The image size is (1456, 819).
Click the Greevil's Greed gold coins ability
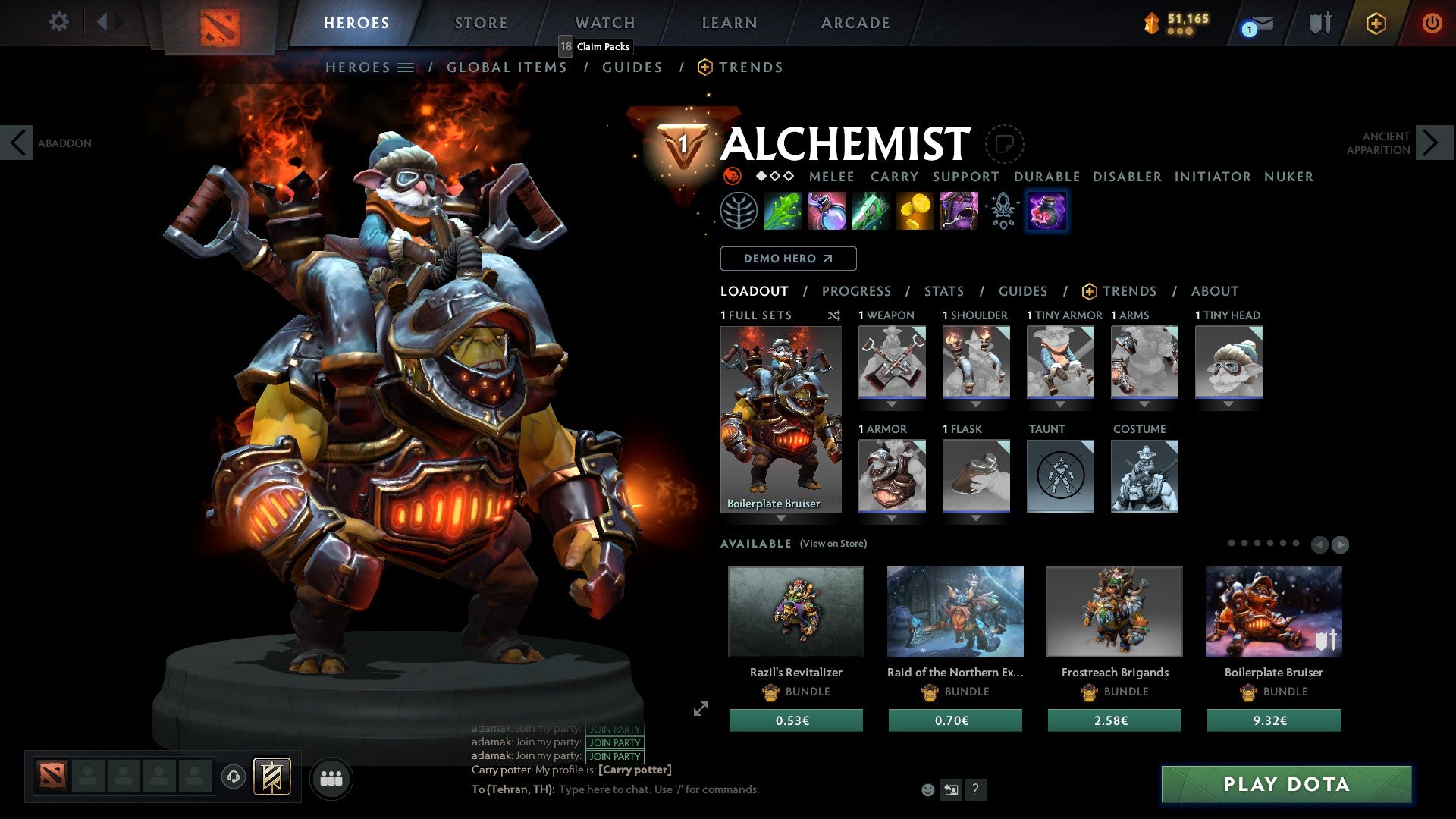(916, 211)
